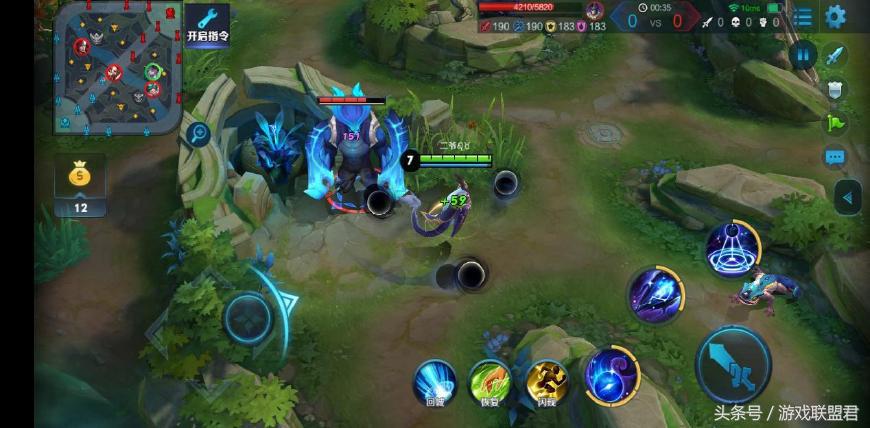Use the glowing circle ultimate skill
This screenshot has height=428, width=870.
(735, 247)
